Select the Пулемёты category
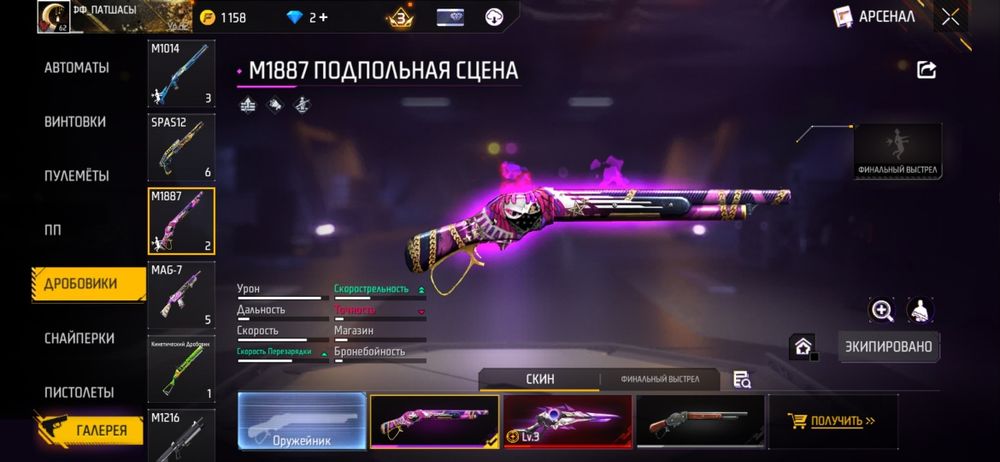Image resolution: width=1000 pixels, height=462 pixels. pos(76,176)
